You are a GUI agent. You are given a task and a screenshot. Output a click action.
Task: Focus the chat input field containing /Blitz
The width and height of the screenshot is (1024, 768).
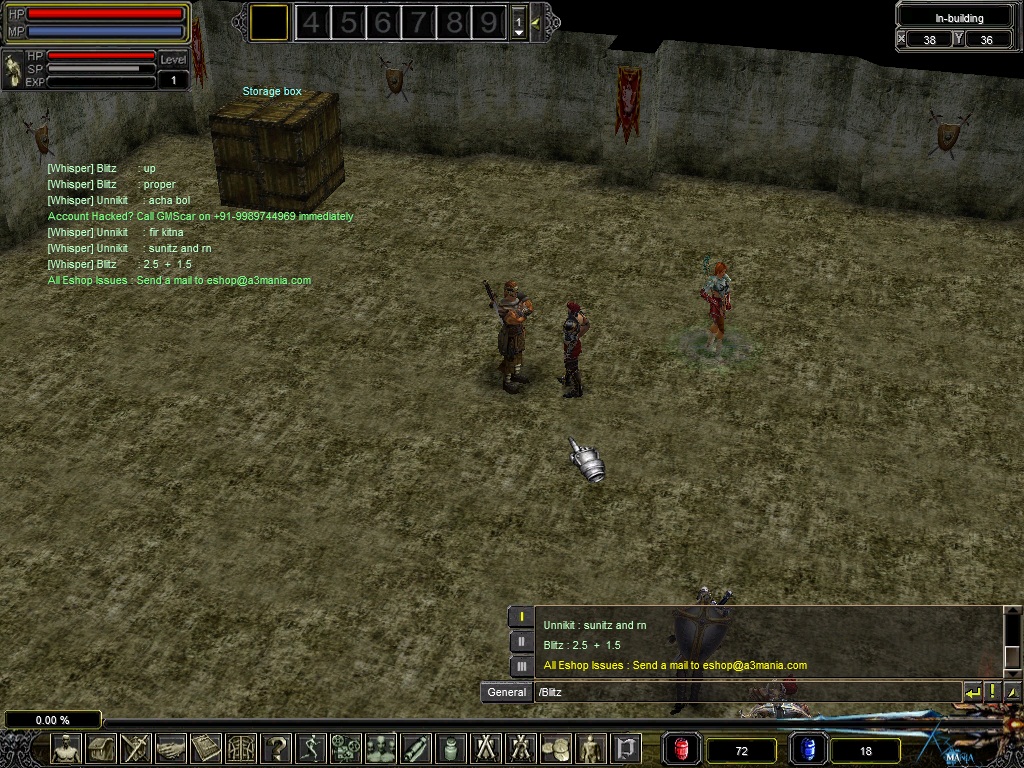(x=745, y=692)
